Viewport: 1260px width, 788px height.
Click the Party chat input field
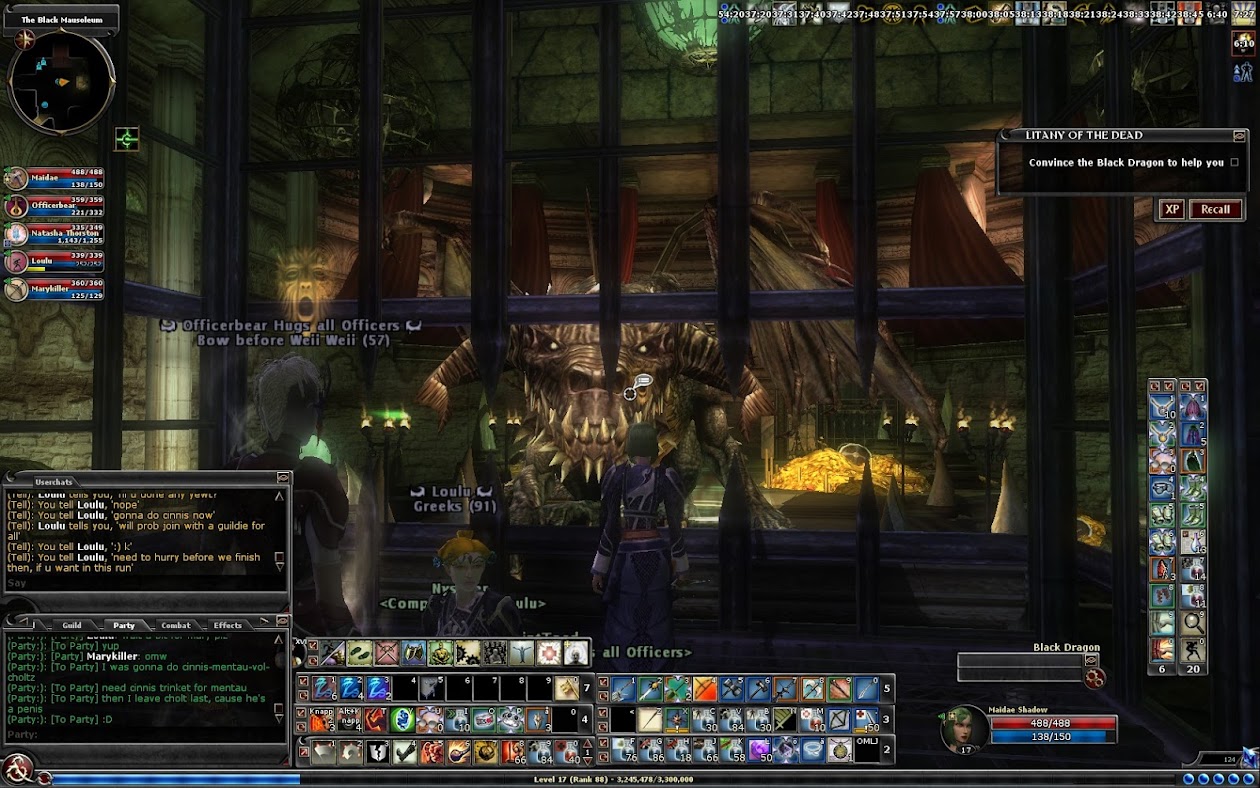(x=140, y=735)
